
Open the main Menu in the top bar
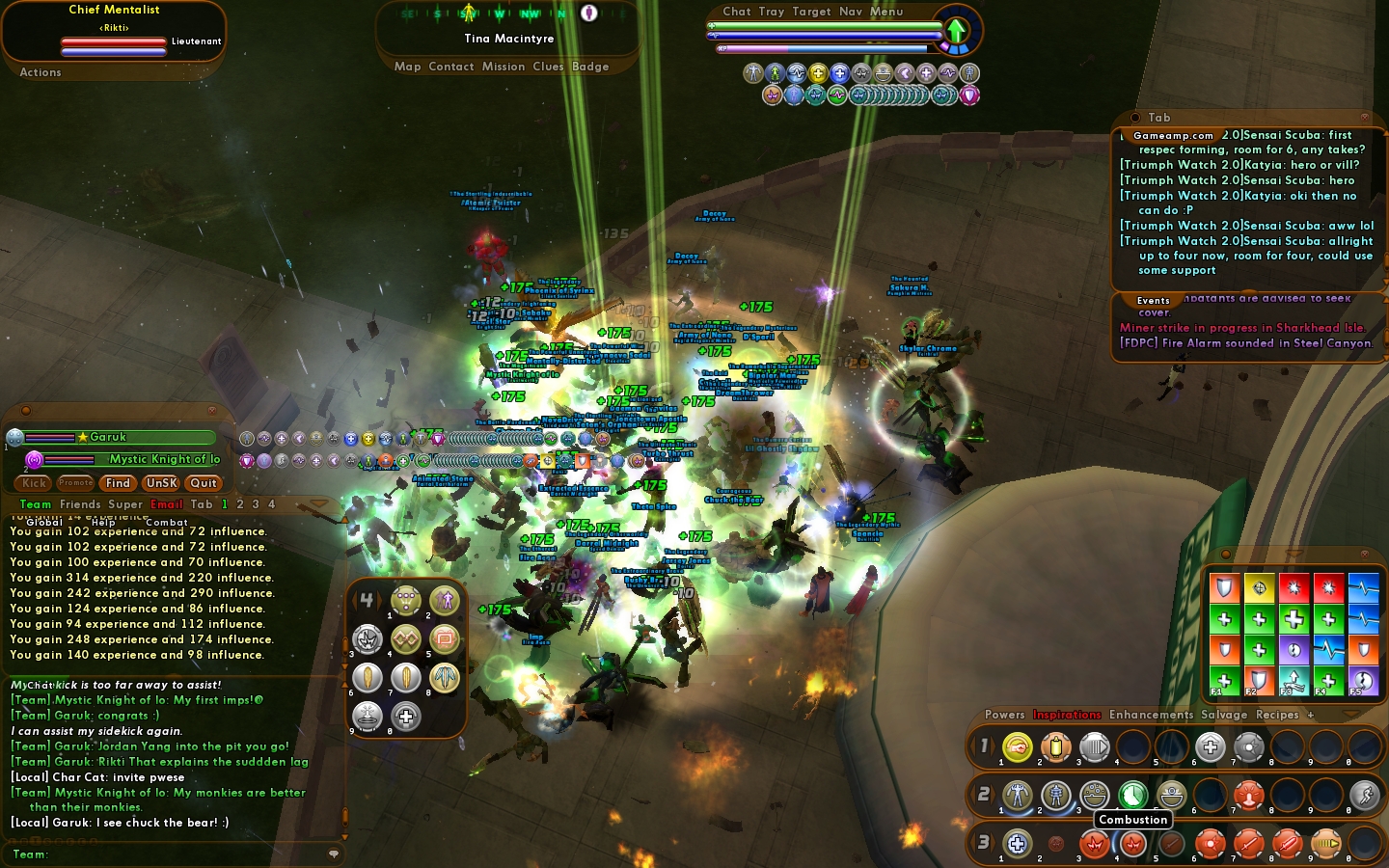click(886, 12)
